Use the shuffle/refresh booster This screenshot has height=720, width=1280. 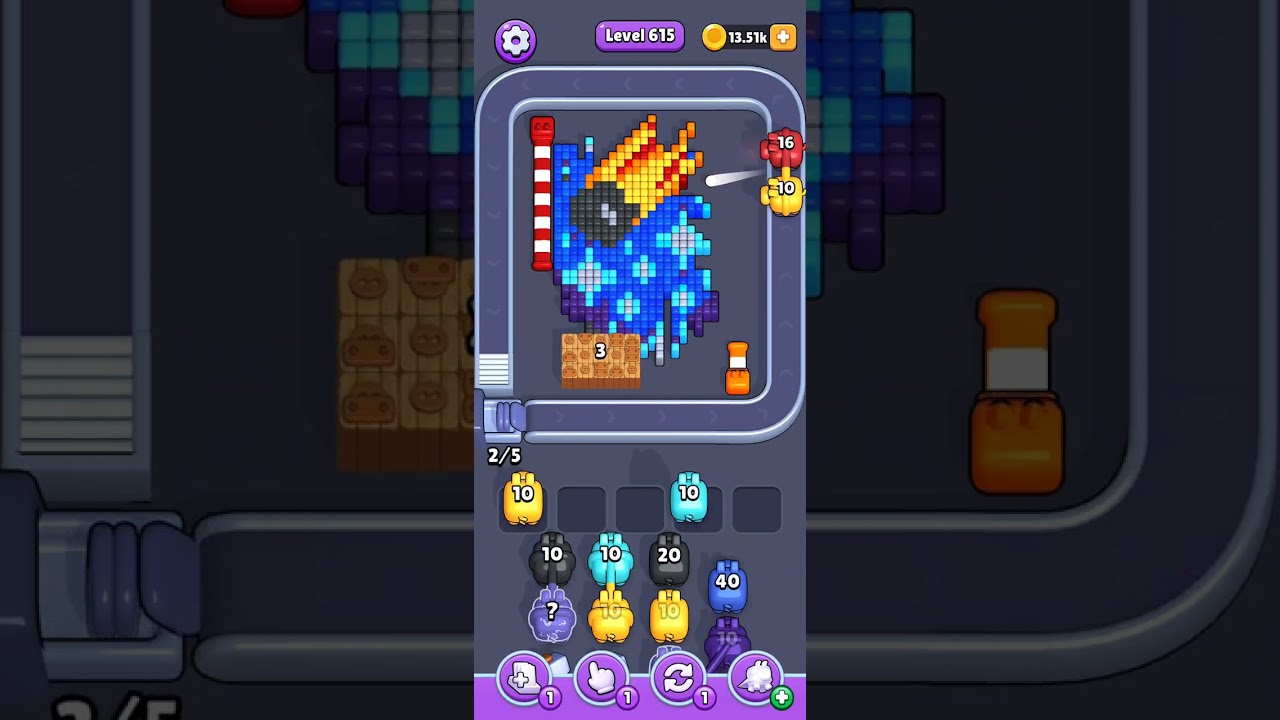[679, 679]
